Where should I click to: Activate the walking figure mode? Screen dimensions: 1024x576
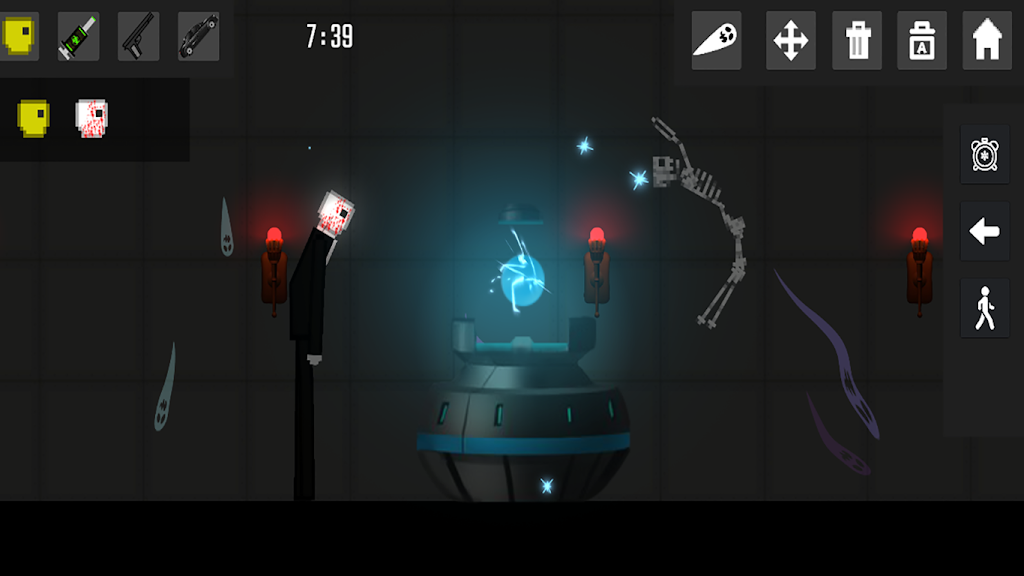coord(985,308)
